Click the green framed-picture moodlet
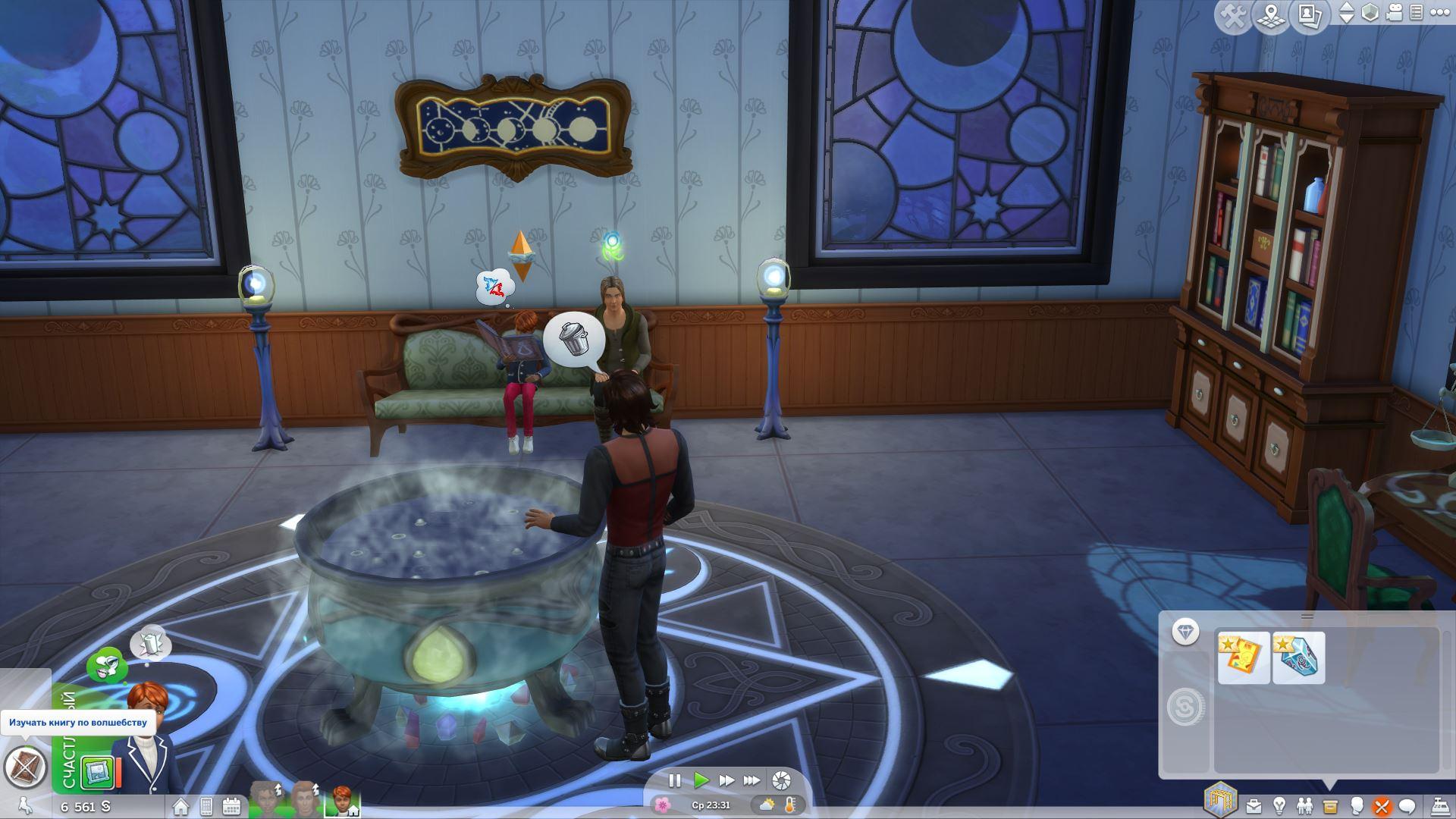Screen dimensions: 1456x819 point(98,773)
